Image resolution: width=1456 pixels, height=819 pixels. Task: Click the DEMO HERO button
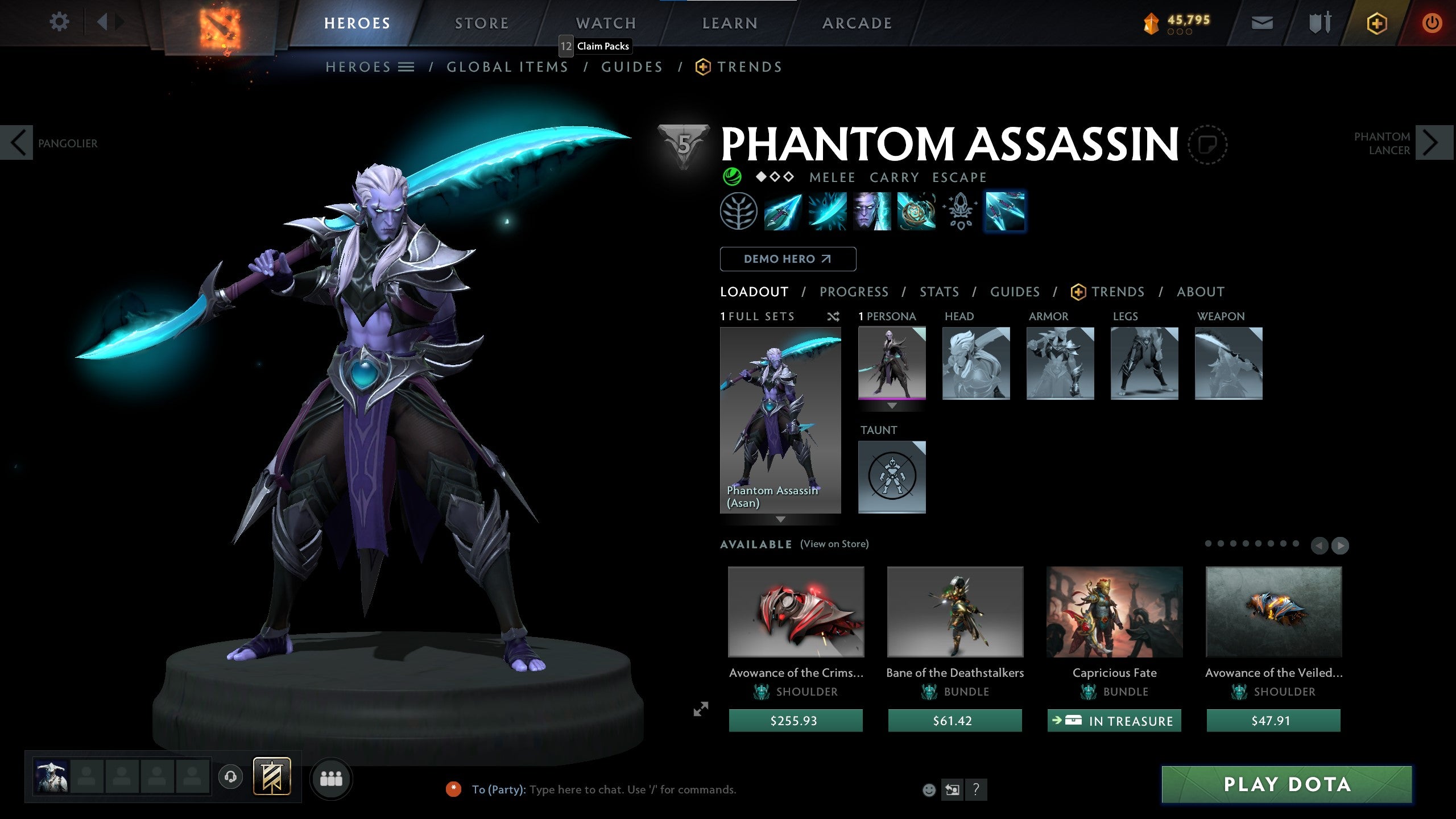click(788, 259)
